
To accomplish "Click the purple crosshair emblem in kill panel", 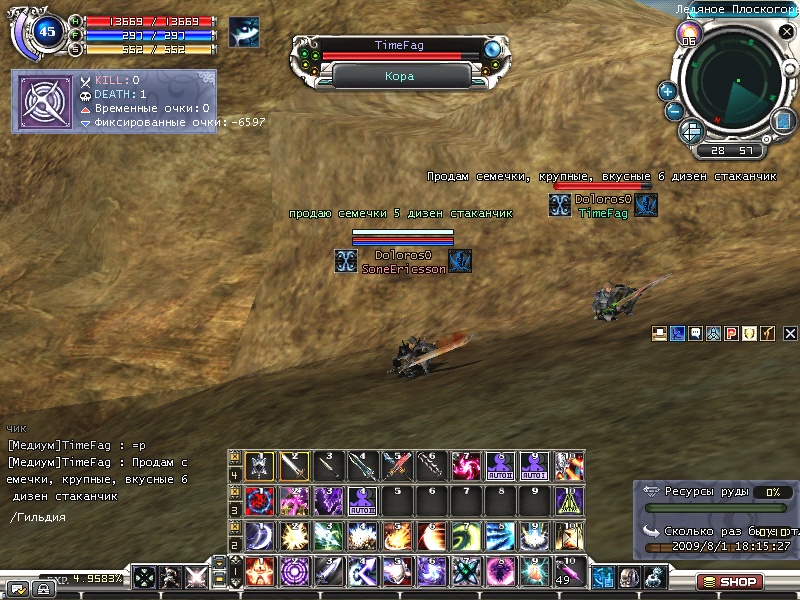I will tap(43, 101).
